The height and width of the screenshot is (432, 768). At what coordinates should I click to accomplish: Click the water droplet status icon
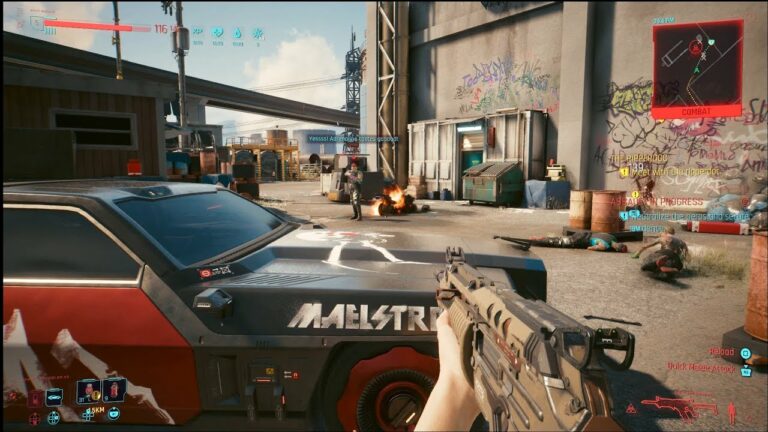click(237, 32)
